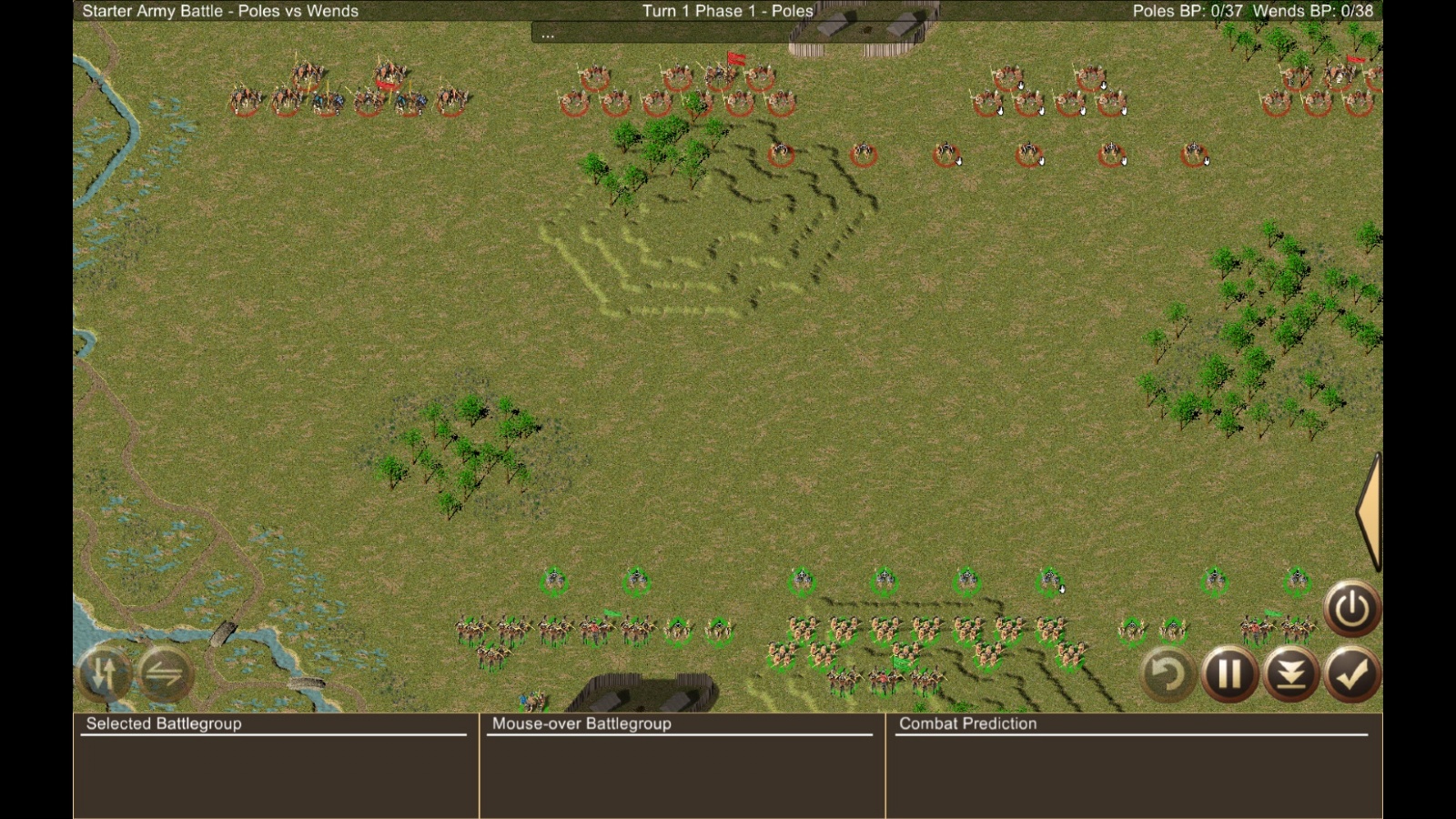Click the double down-arrow button
The width and height of the screenshot is (1456, 819).
[x=1290, y=674]
